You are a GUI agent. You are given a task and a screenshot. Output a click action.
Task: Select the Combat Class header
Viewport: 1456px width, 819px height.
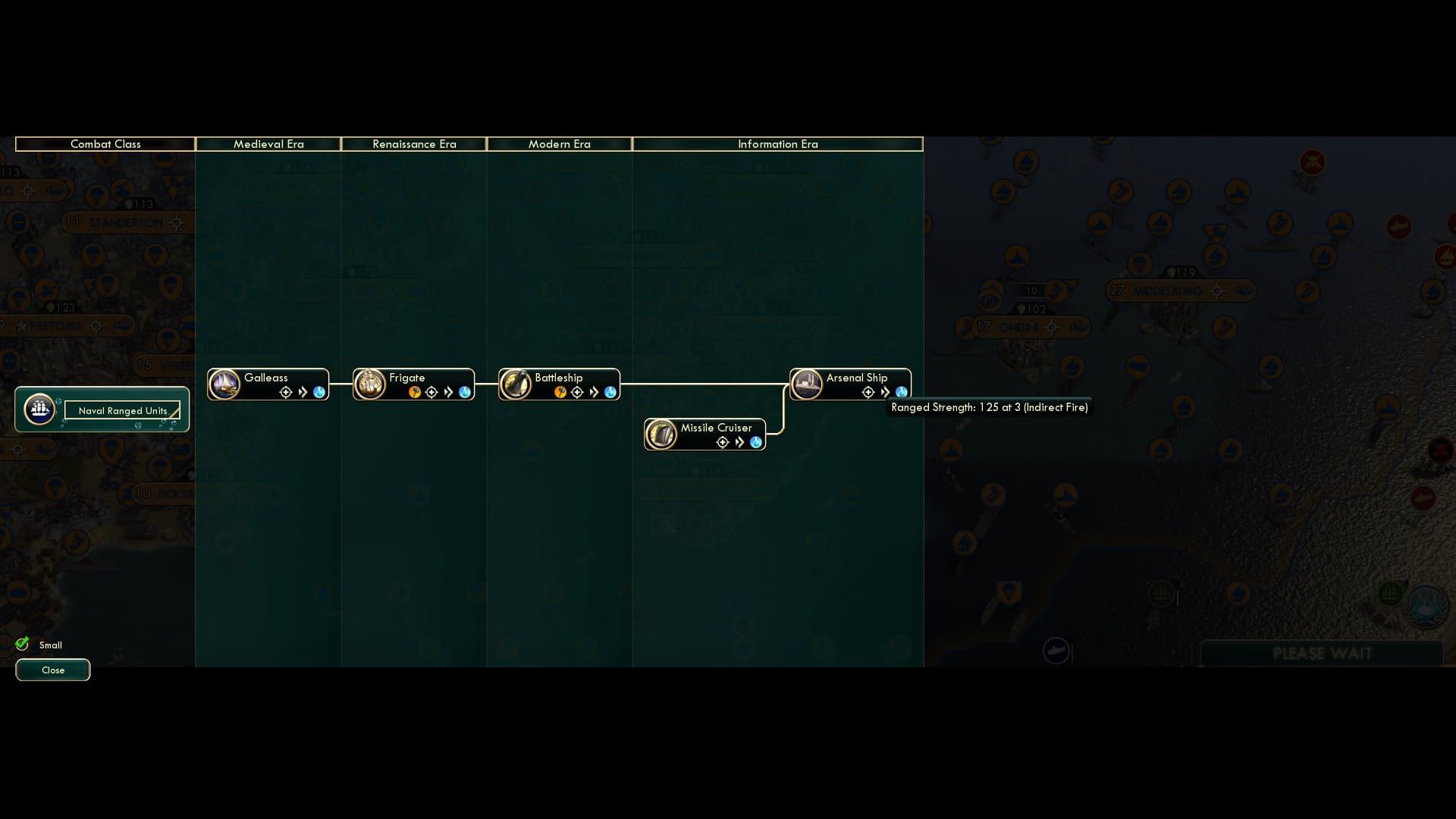pyautogui.click(x=106, y=144)
